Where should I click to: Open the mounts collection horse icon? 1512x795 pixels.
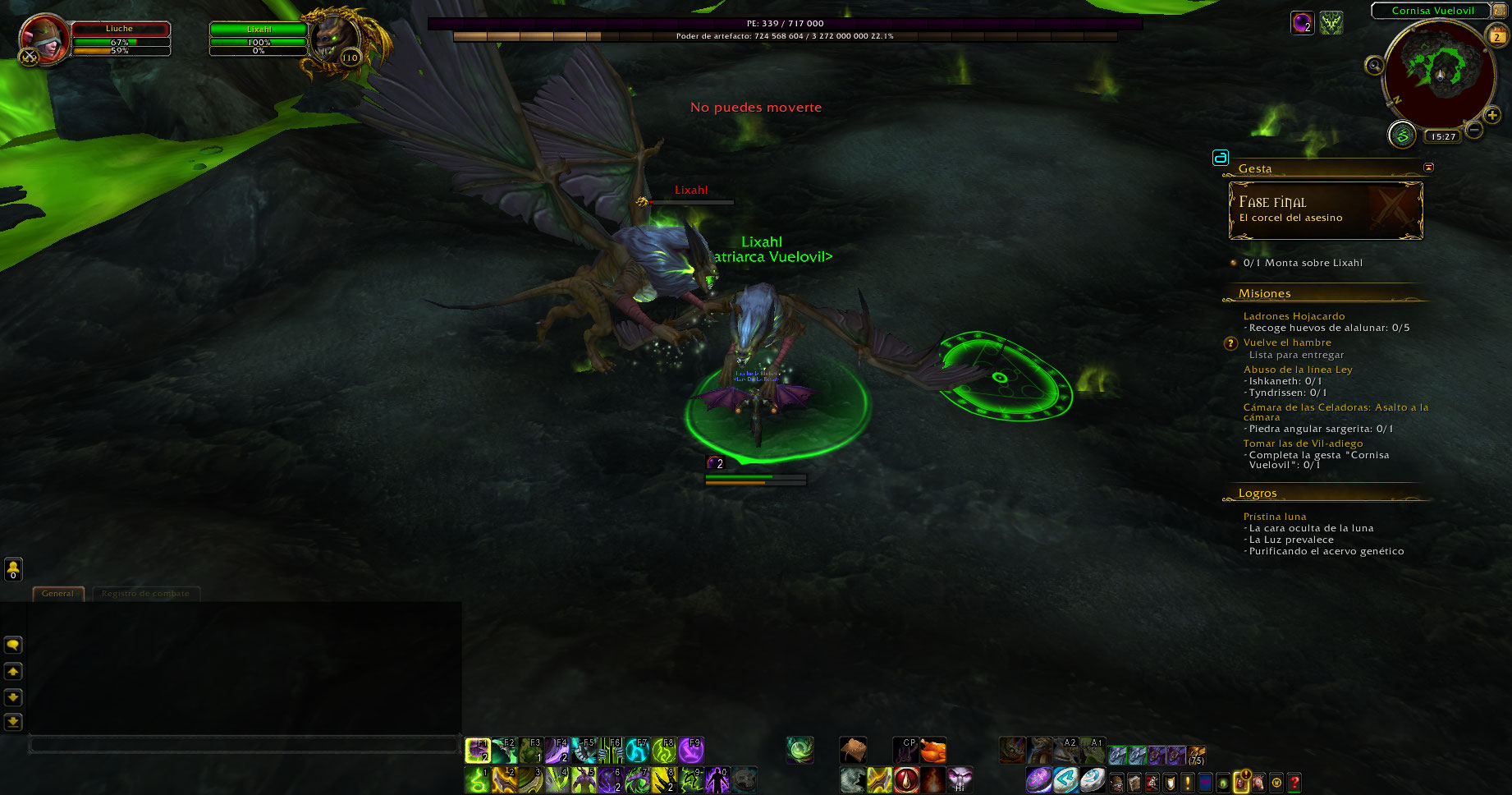click(x=1258, y=783)
